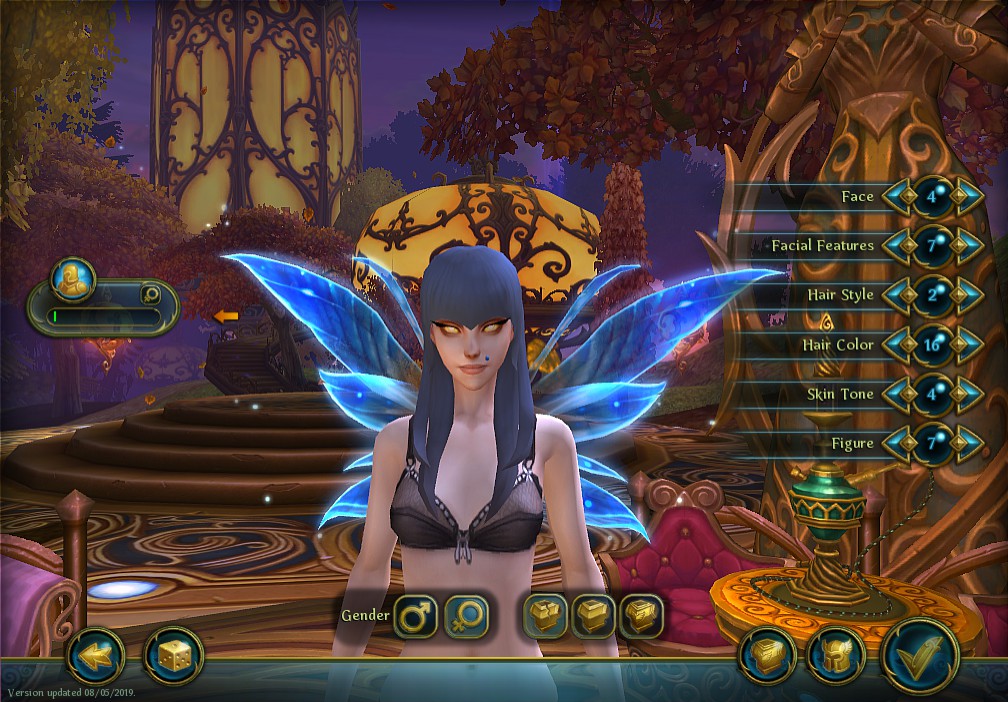
Task: Advance to the next Hair Style
Action: pyautogui.click(x=966, y=295)
